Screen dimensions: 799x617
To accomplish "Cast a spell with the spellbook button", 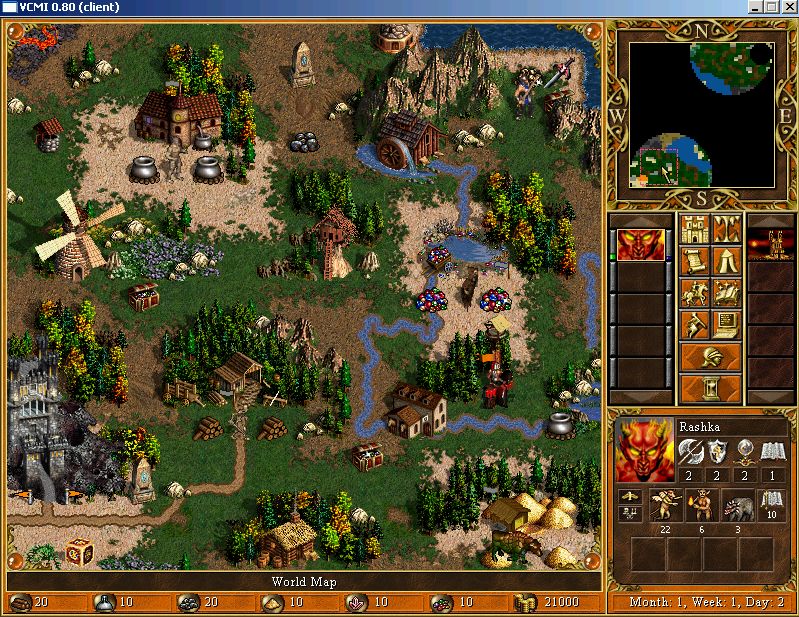I will coord(726,293).
